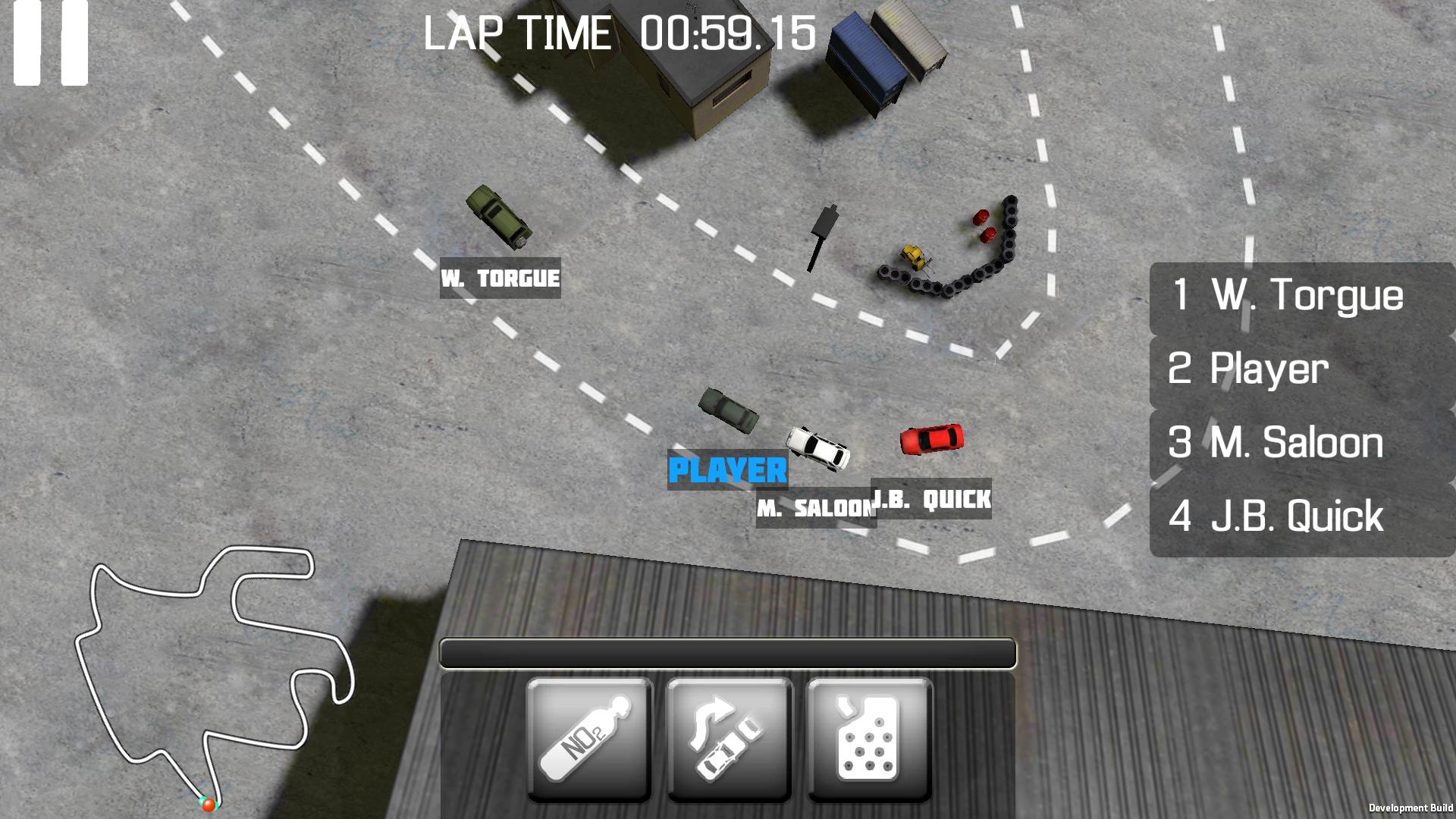1456x819 pixels.
Task: Click the W. TORGUE name tag on track
Action: [500, 278]
